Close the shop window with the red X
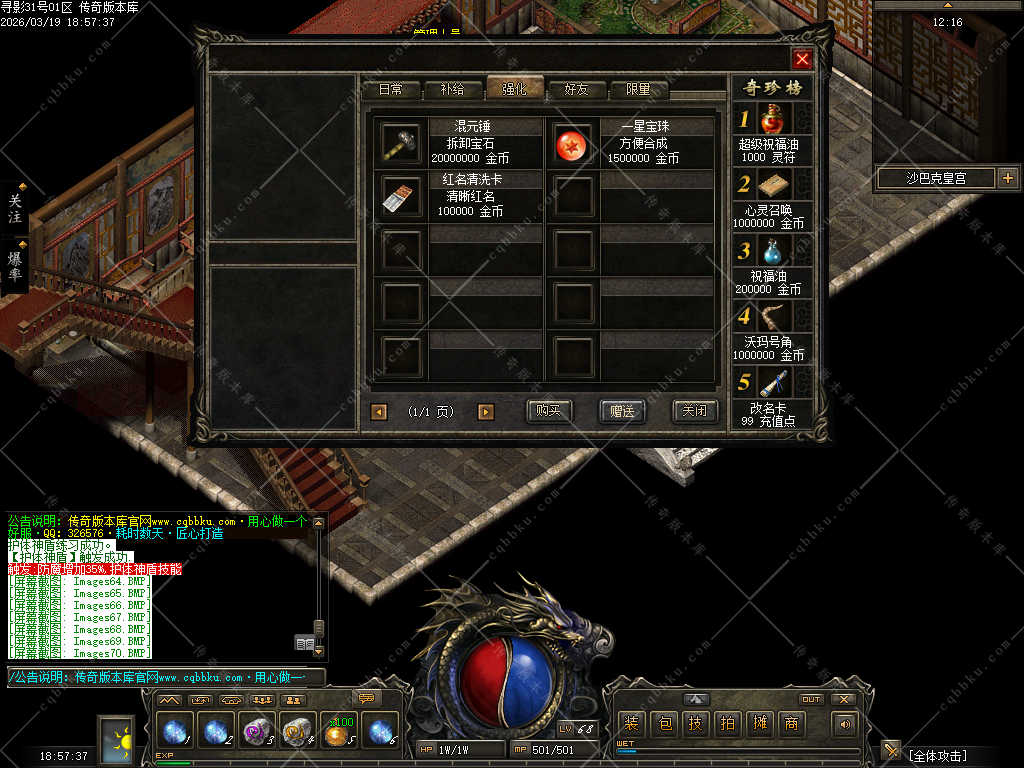 coord(802,59)
